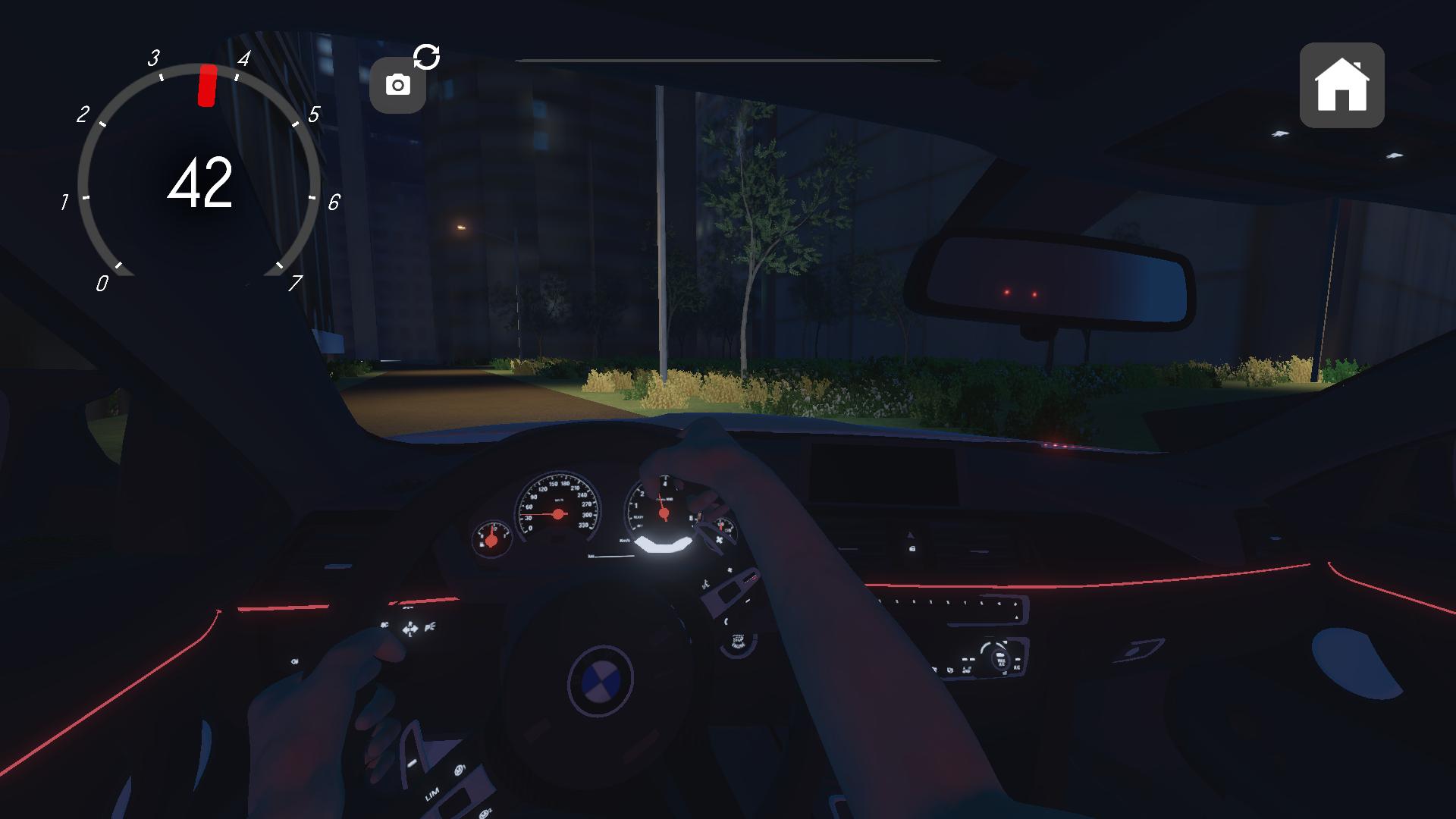Select the headlight icon on the left stalk
The image size is (1456, 819).
click(429, 626)
